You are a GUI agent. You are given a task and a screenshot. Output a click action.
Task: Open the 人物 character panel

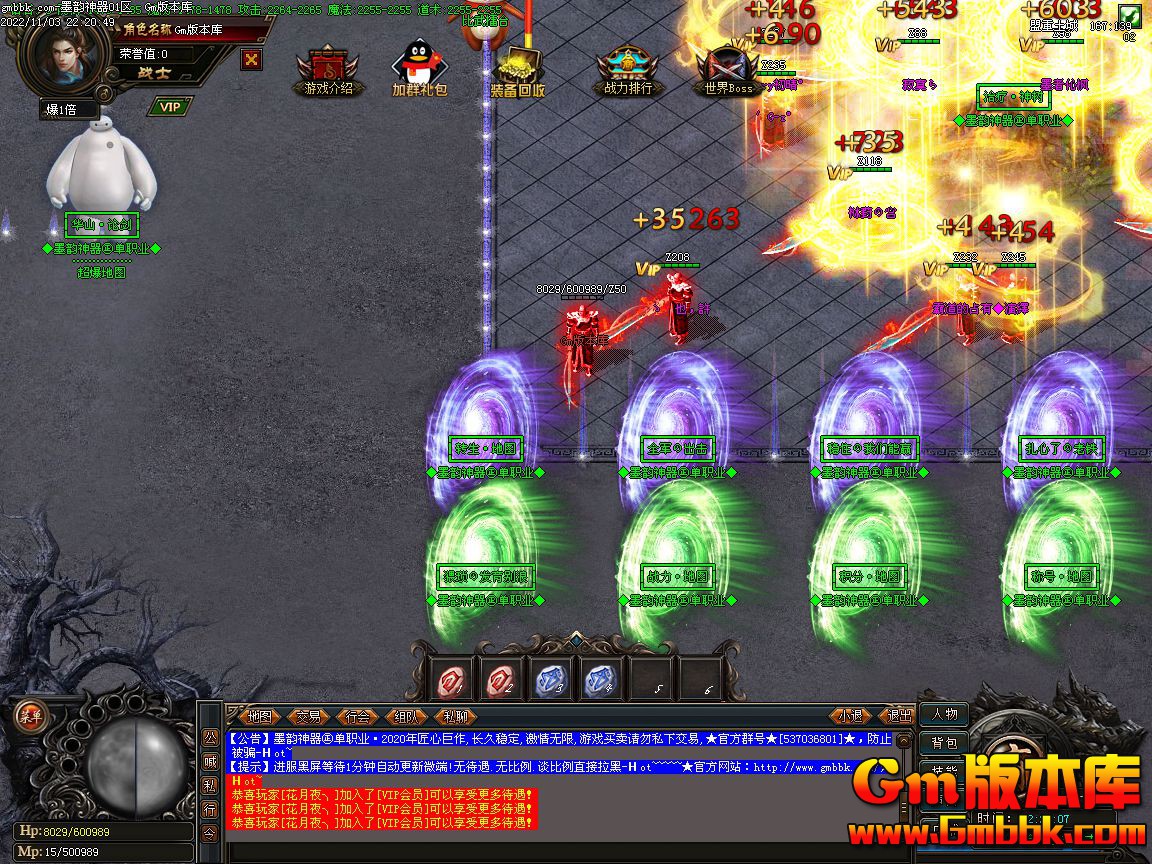[943, 714]
